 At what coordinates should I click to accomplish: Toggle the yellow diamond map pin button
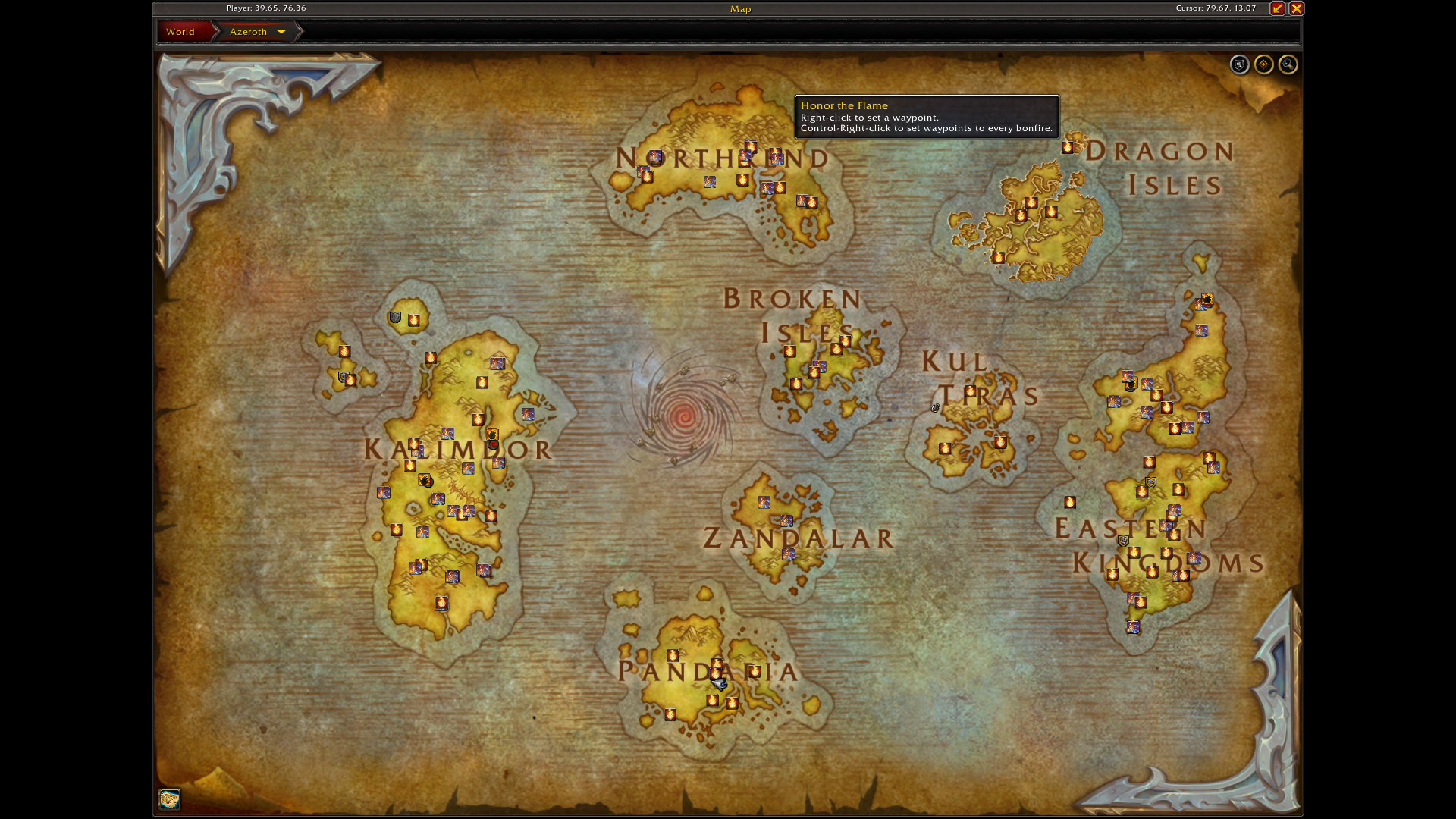[x=1263, y=65]
